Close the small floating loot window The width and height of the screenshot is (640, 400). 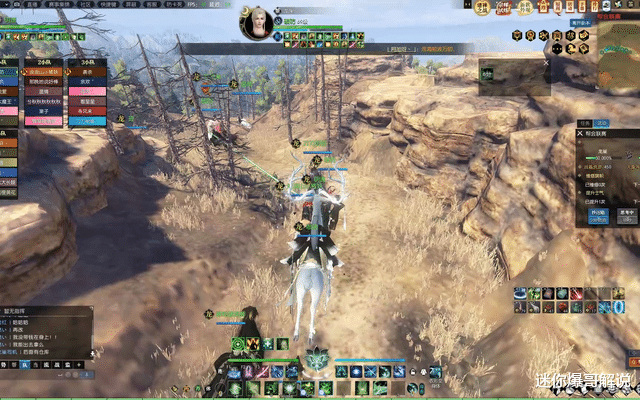[x=546, y=62]
